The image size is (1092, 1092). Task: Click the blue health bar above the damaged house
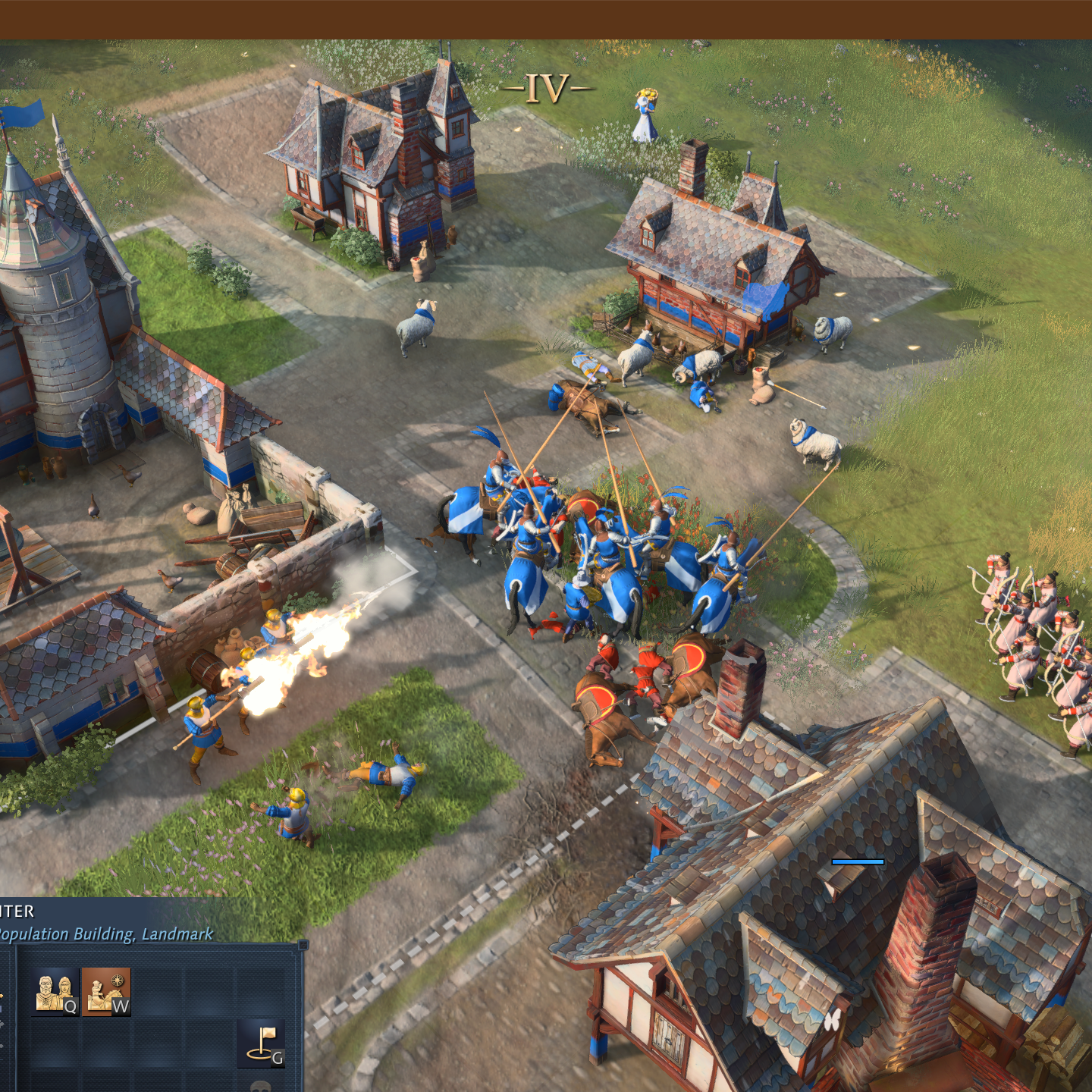coord(858,861)
